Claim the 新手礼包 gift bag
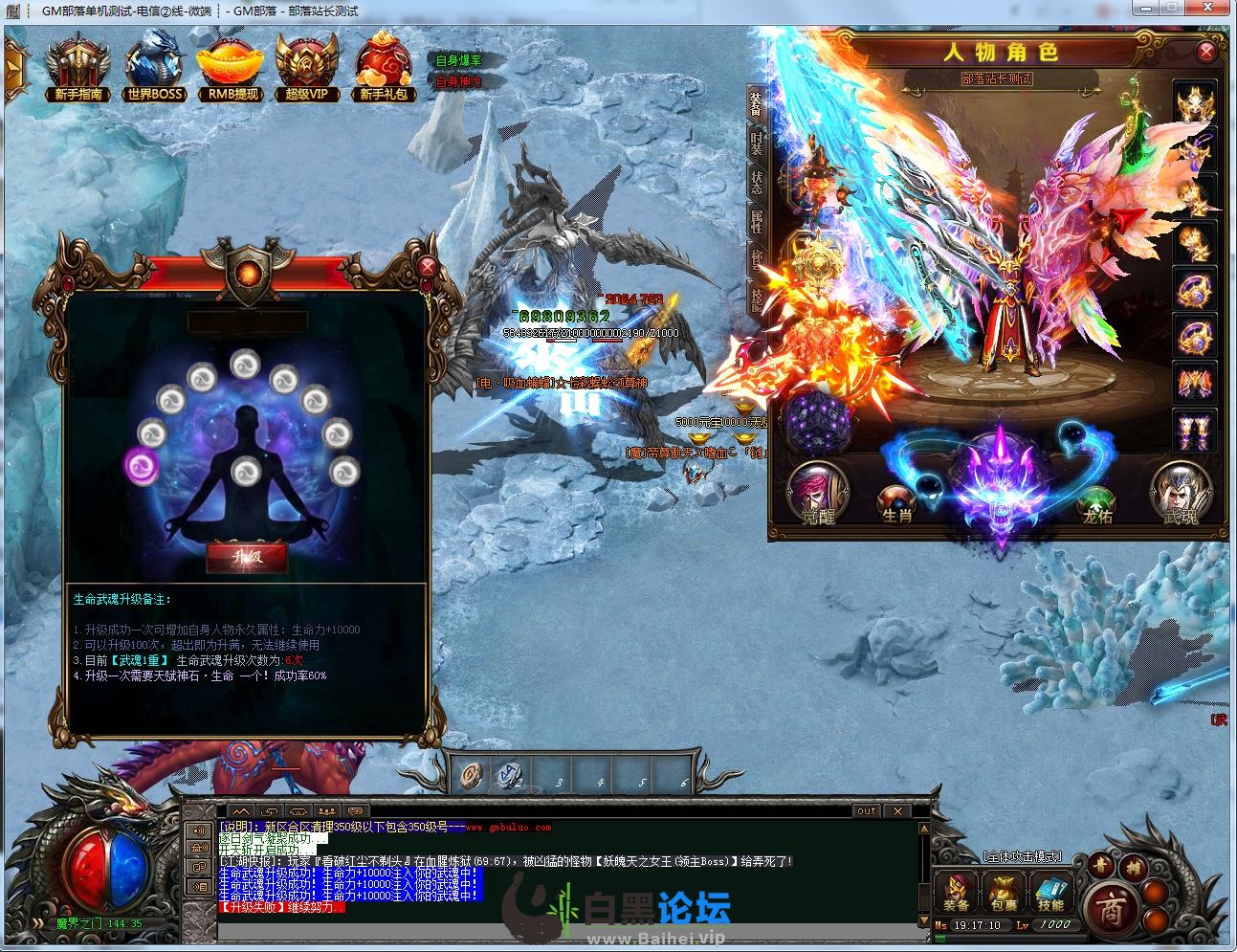Viewport: 1237px width, 952px height. coord(384,66)
